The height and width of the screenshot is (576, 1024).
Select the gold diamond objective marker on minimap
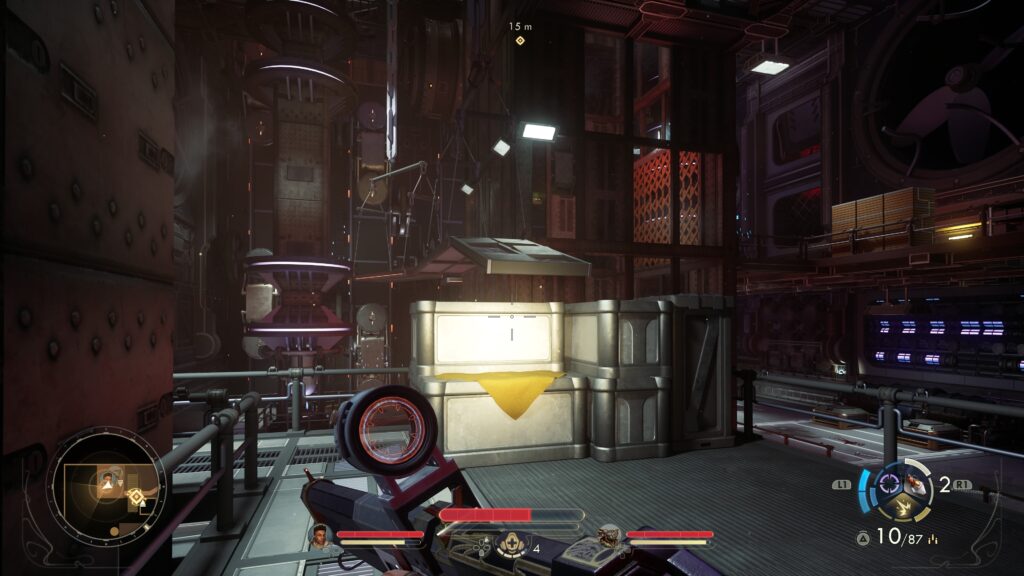point(136,496)
